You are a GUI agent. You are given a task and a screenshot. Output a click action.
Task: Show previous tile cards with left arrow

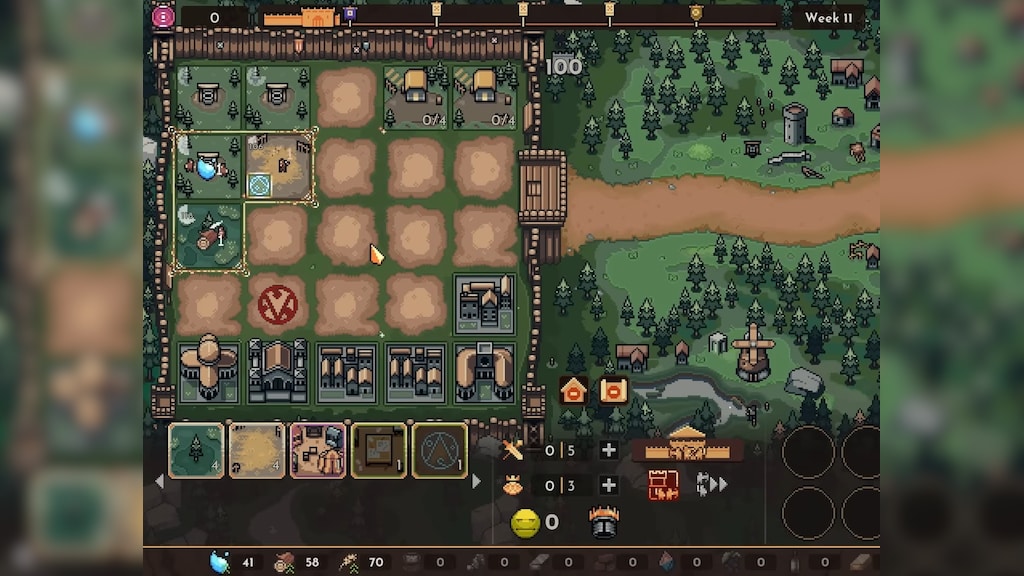(158, 482)
